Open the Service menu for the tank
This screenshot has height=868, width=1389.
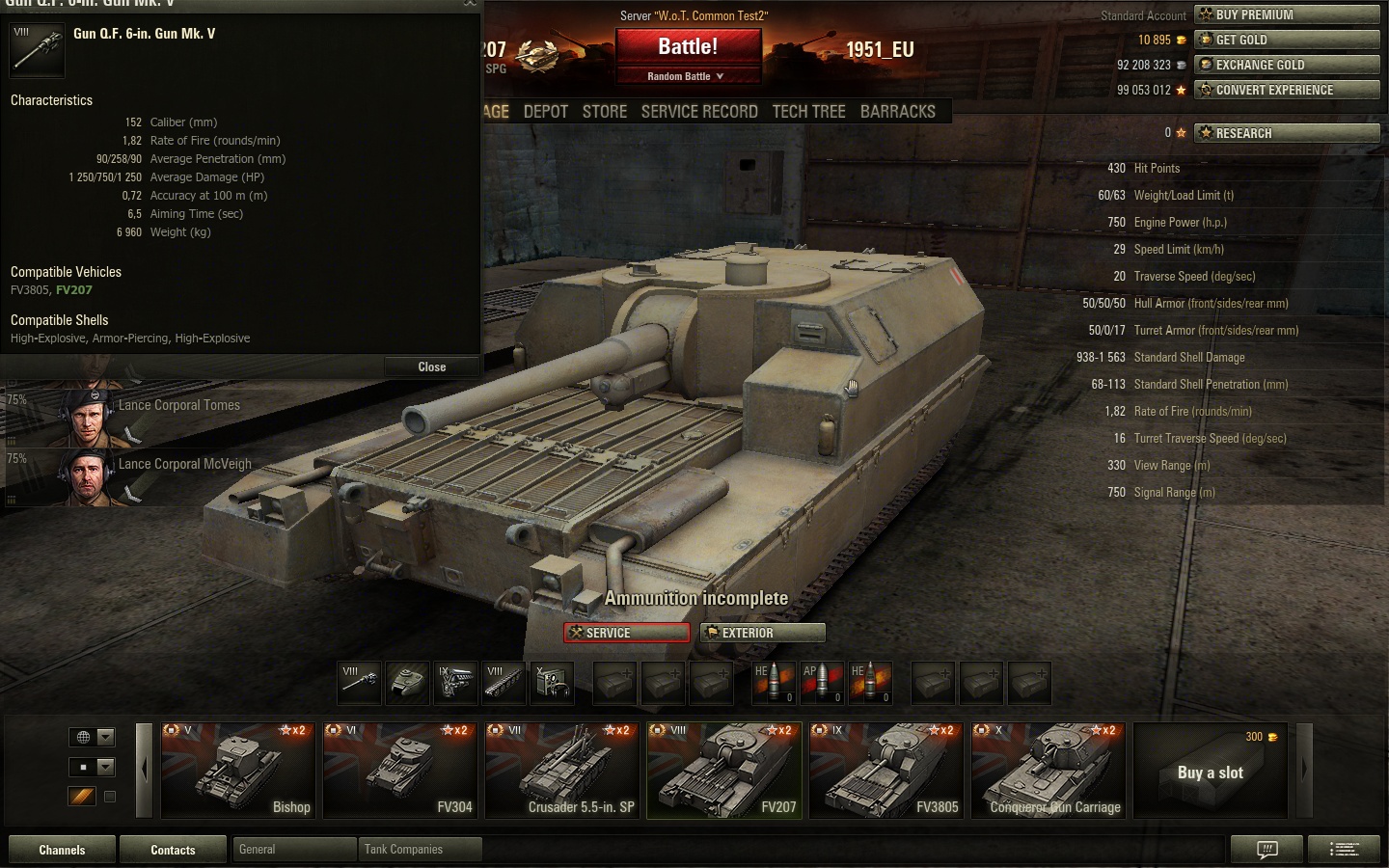627,633
